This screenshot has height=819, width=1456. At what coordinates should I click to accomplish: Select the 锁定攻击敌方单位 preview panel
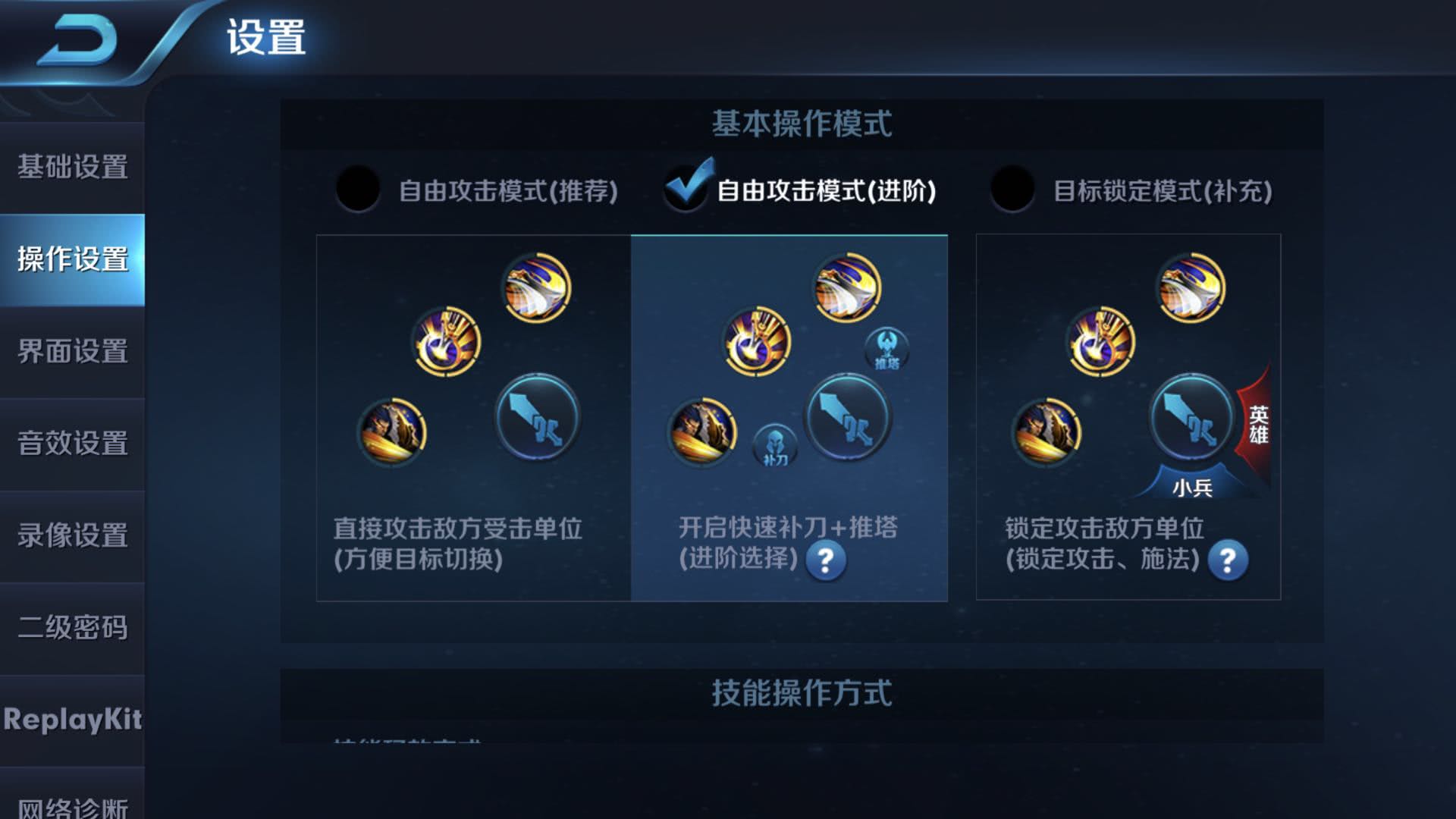coord(1128,417)
